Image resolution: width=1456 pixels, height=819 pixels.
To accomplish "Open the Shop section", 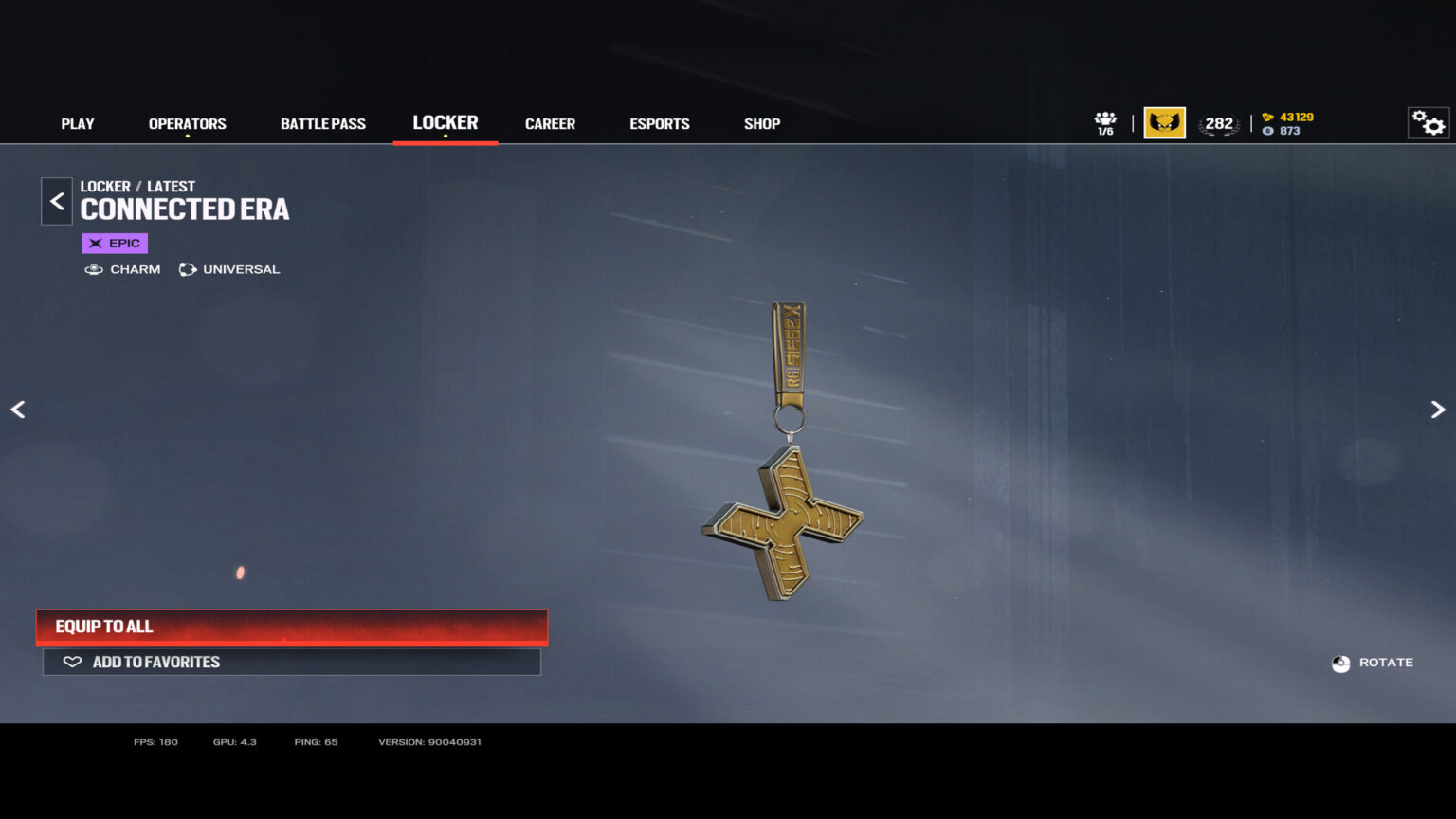I will (761, 123).
